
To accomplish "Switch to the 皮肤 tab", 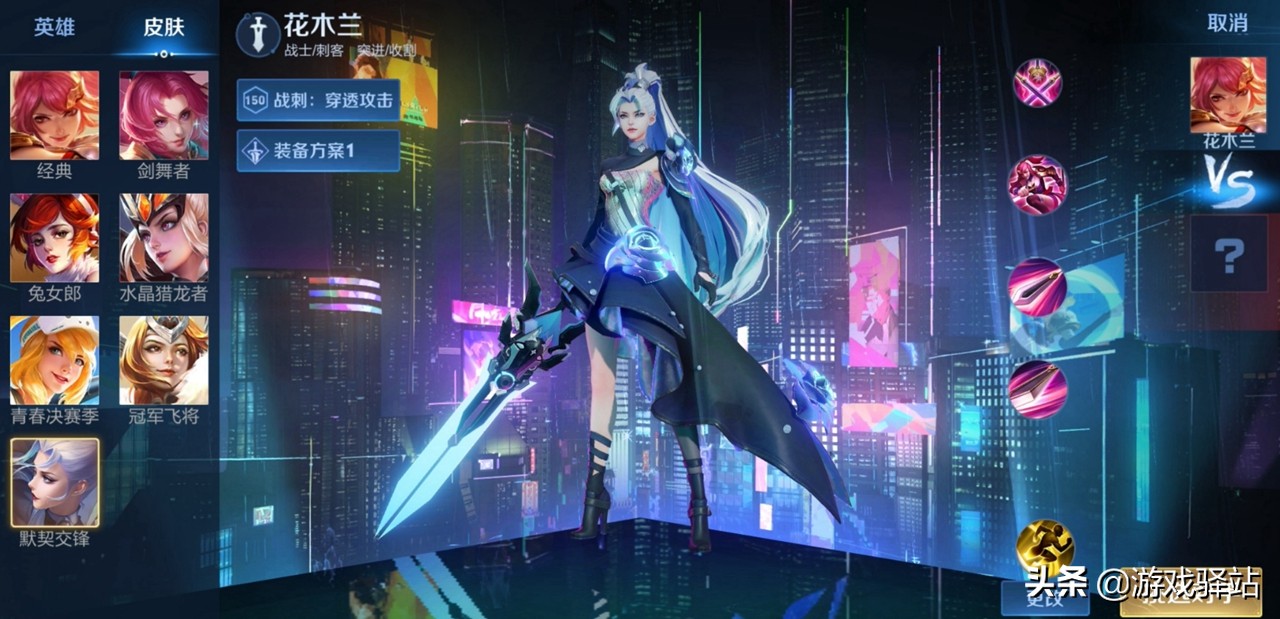I will [164, 27].
